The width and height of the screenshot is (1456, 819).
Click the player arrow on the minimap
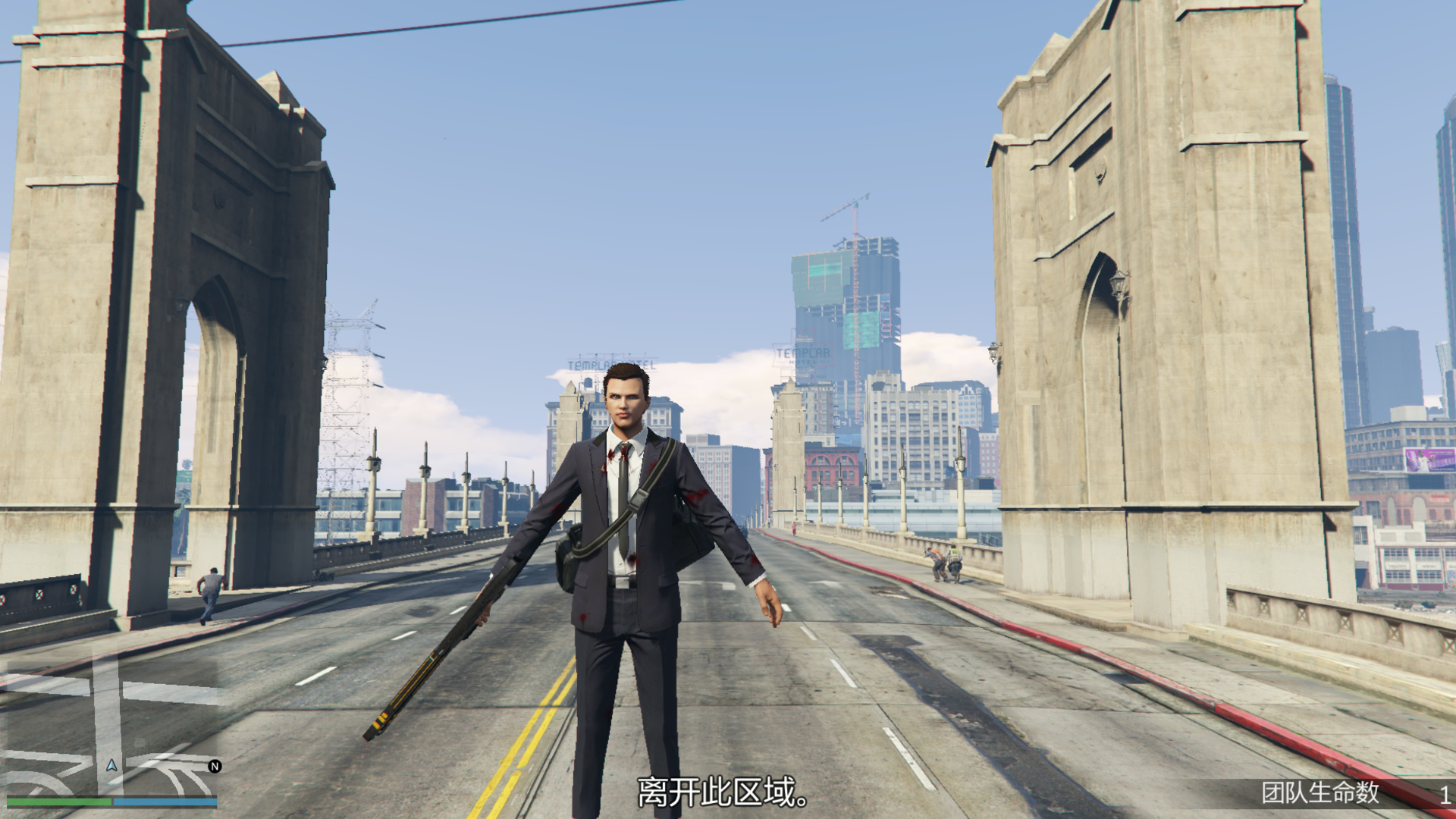pos(111,765)
